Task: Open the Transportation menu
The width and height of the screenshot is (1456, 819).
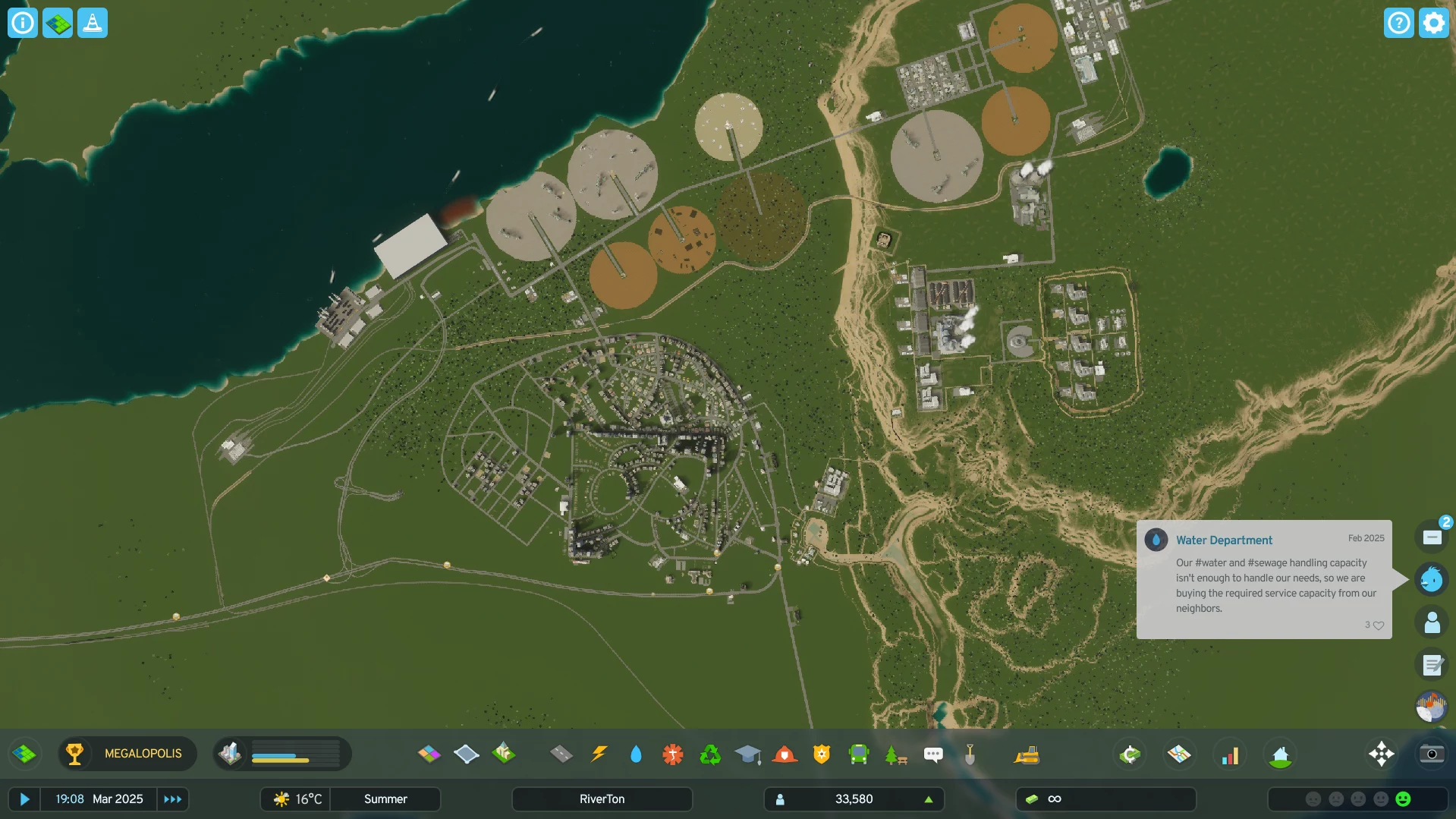Action: tap(858, 754)
